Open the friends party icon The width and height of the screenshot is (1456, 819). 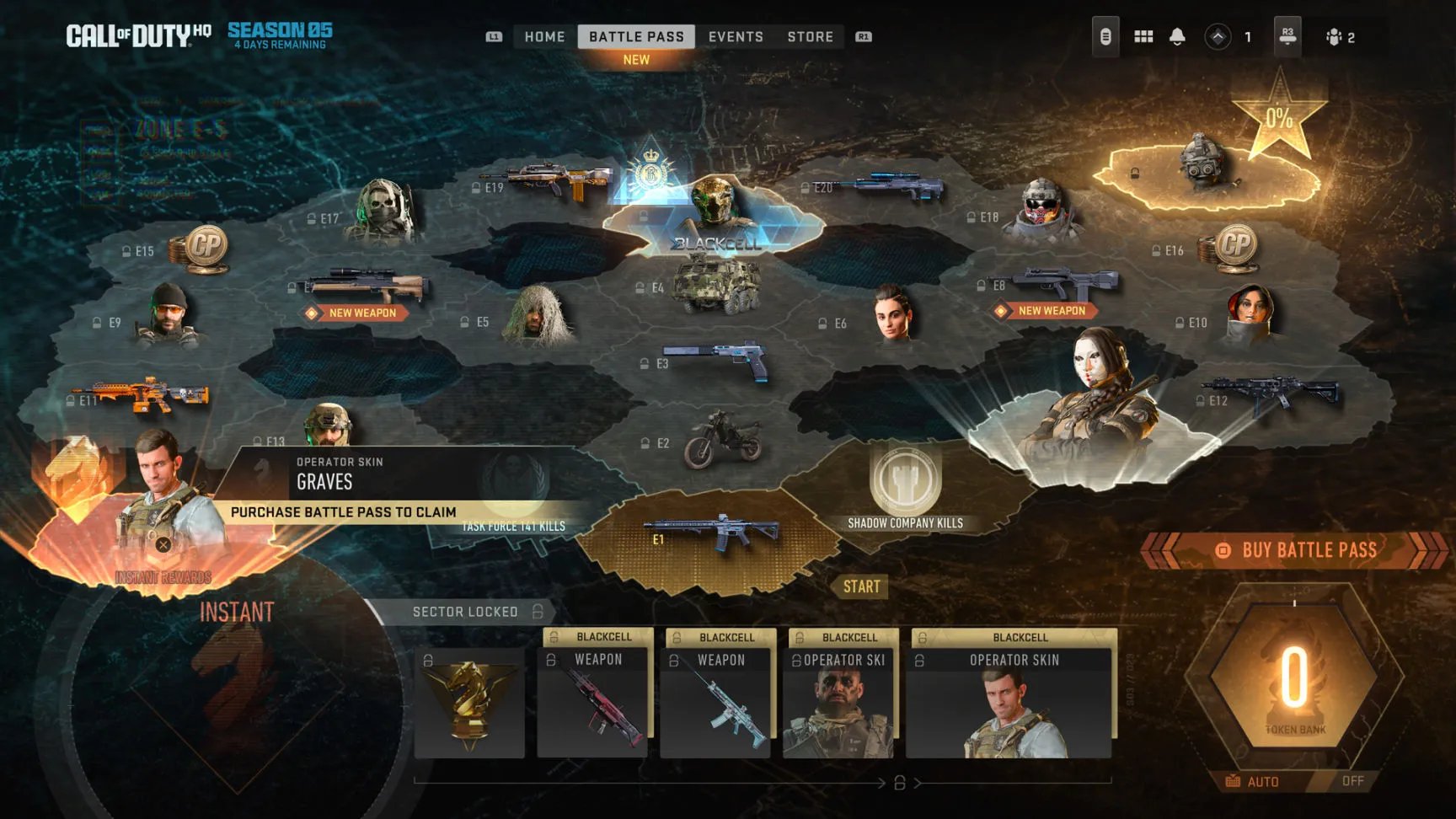[x=1339, y=37]
